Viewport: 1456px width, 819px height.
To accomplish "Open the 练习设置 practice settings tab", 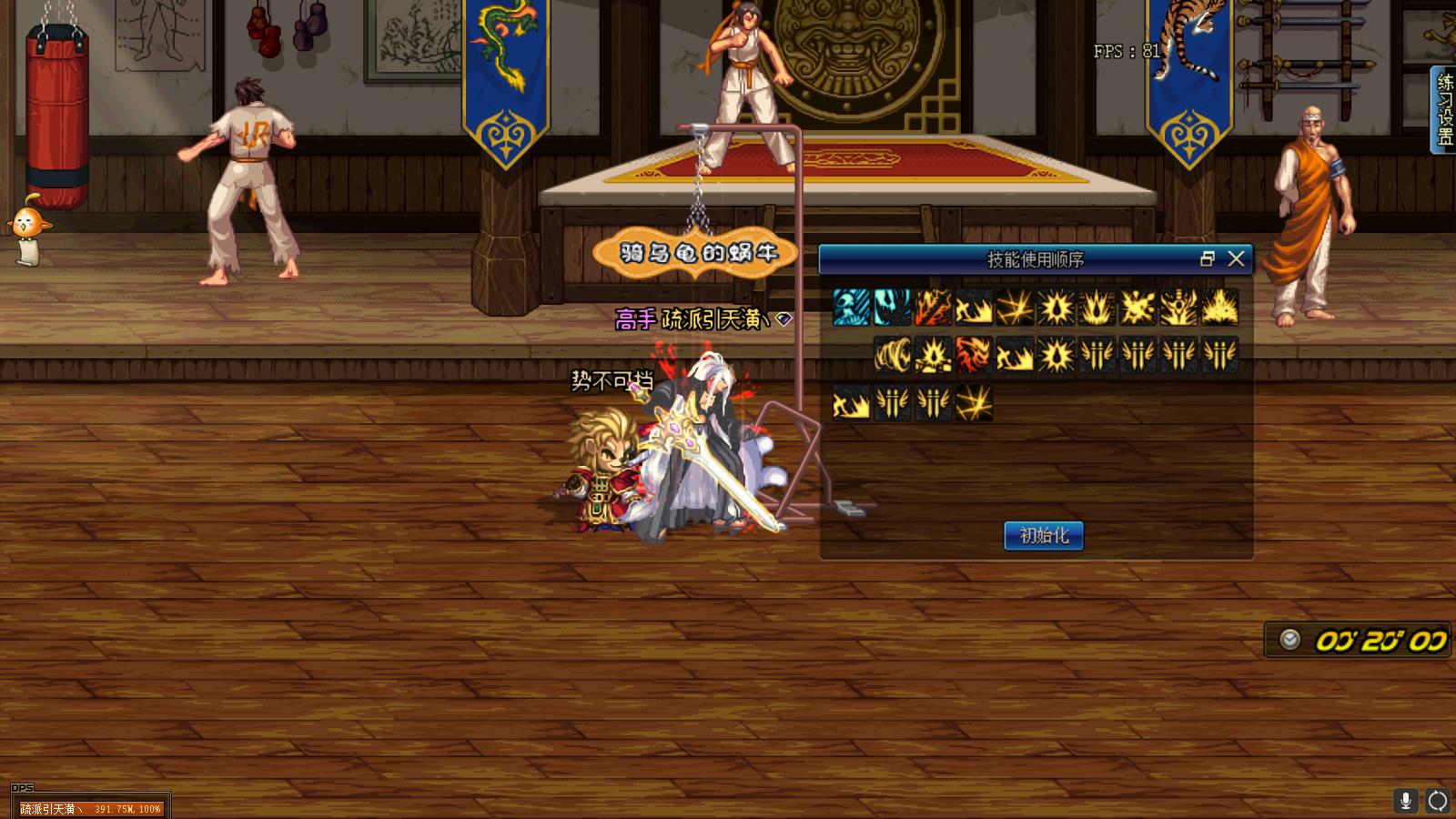I will coord(1444,109).
